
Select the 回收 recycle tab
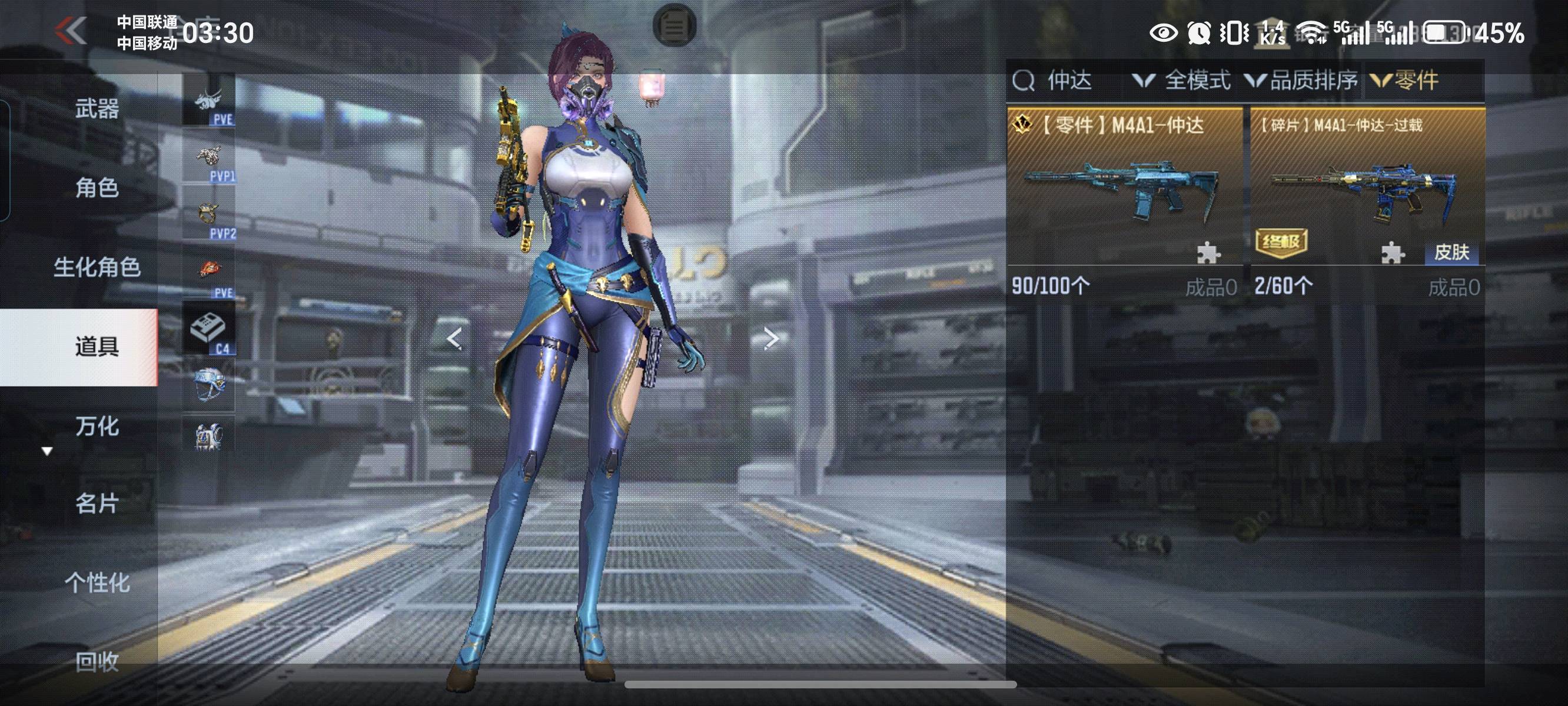97,661
